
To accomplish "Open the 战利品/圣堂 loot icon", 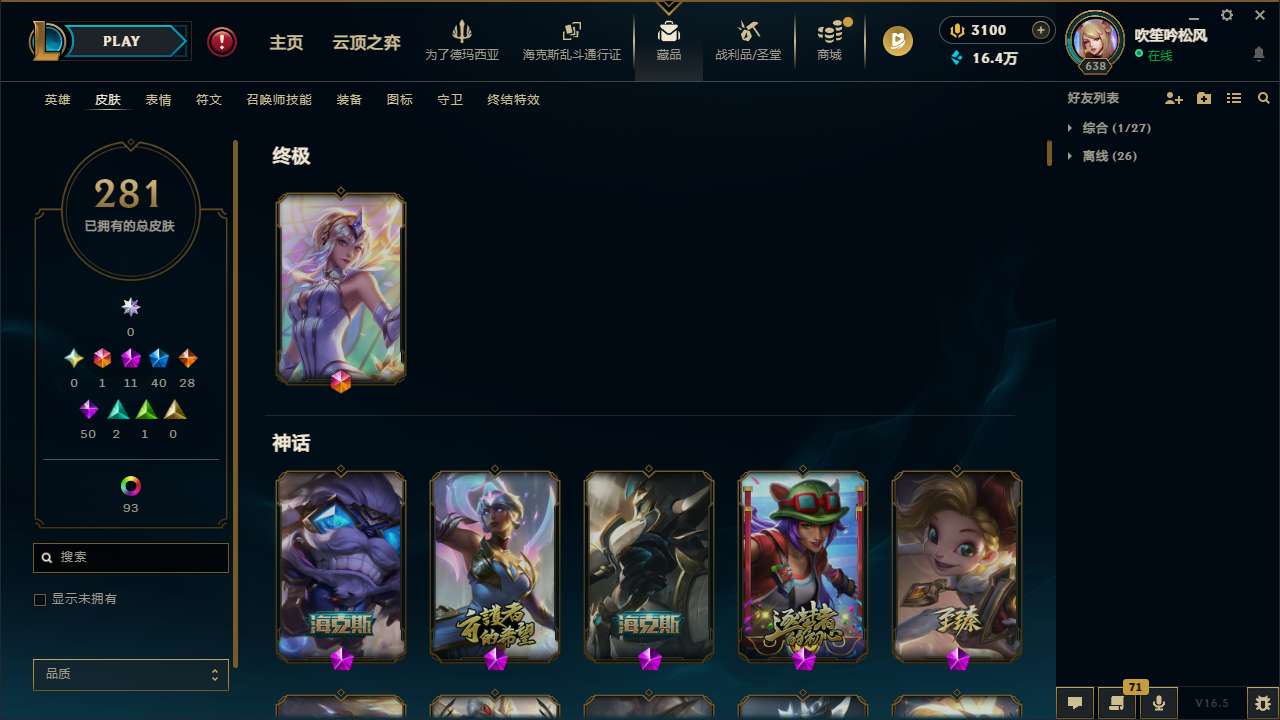I will [748, 40].
